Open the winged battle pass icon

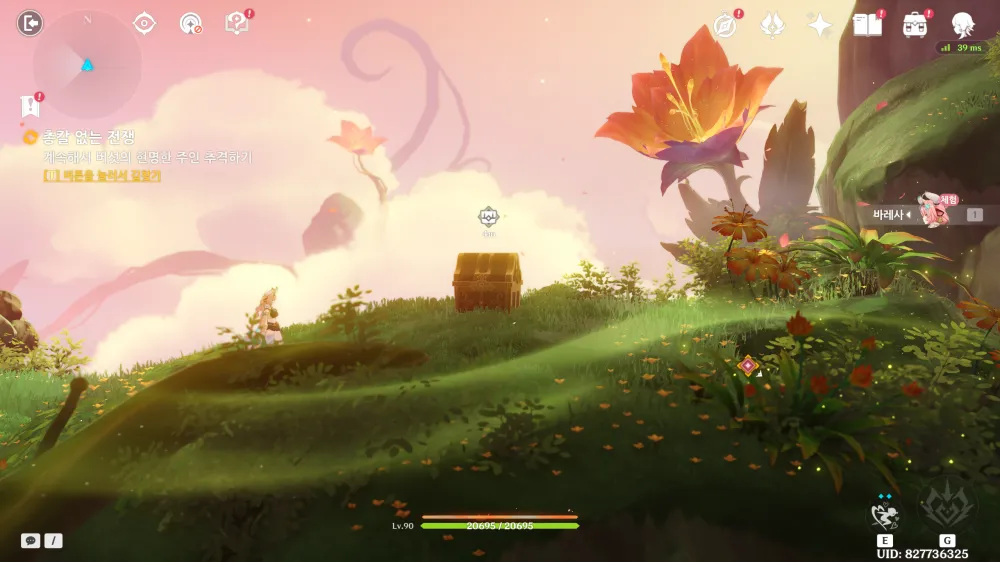tap(772, 25)
